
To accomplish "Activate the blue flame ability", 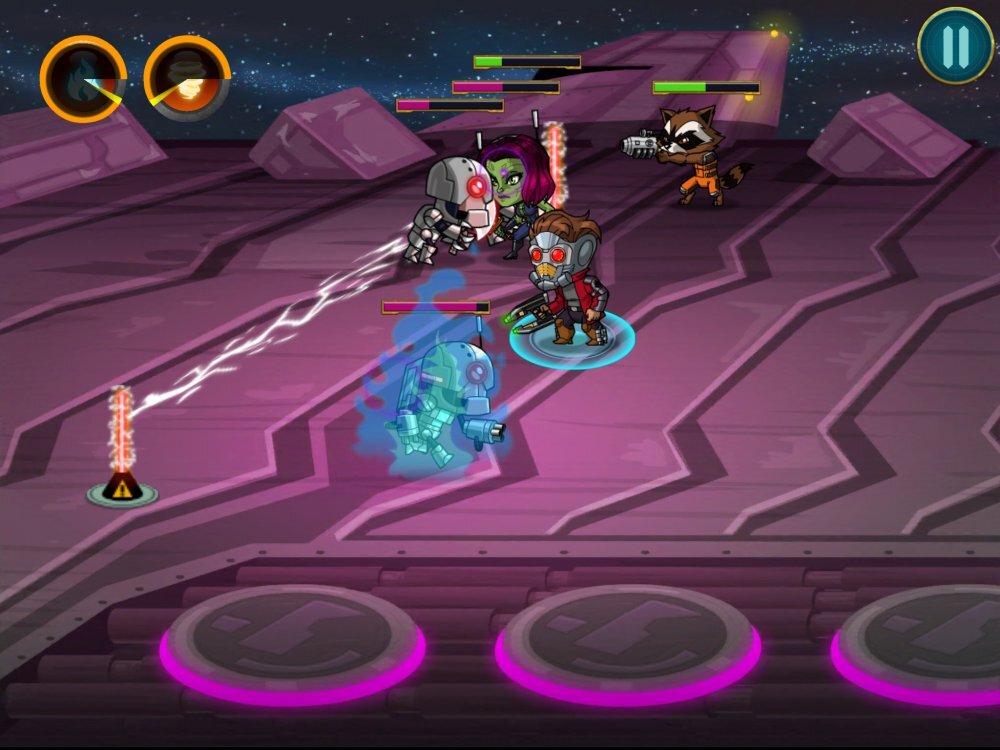I will click(x=83, y=78).
